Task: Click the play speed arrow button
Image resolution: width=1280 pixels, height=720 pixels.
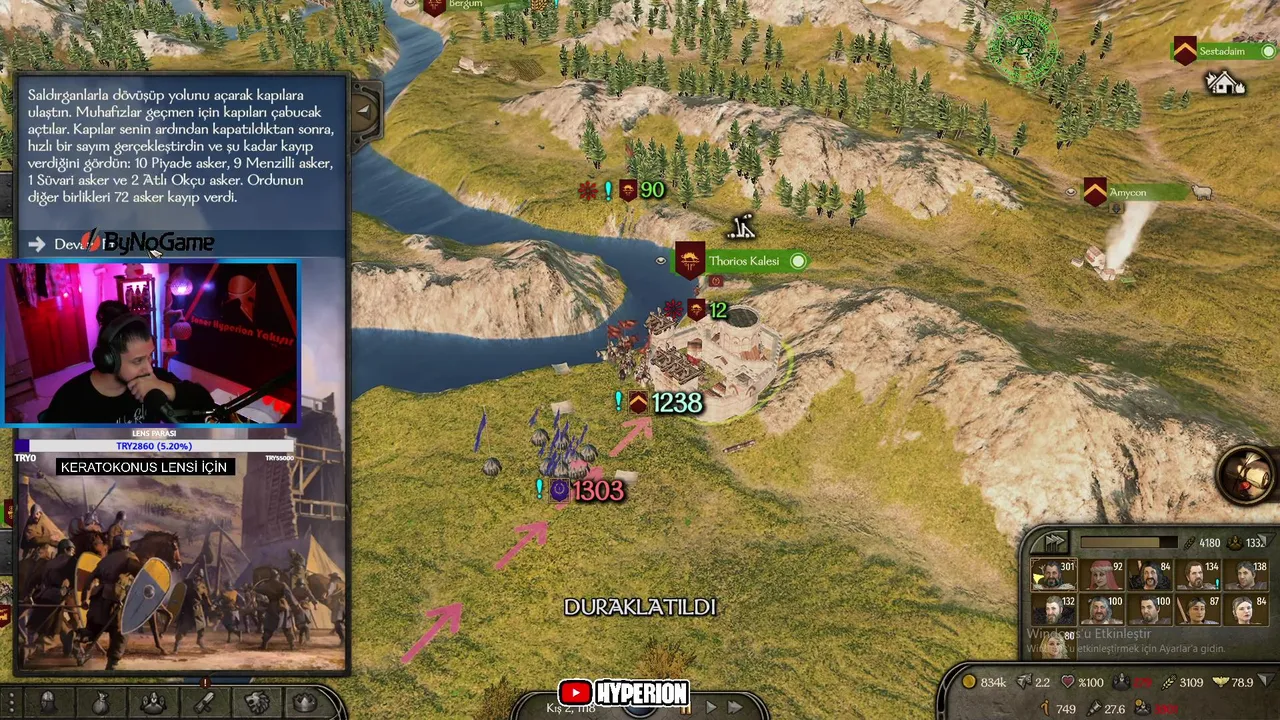Action: click(x=711, y=707)
